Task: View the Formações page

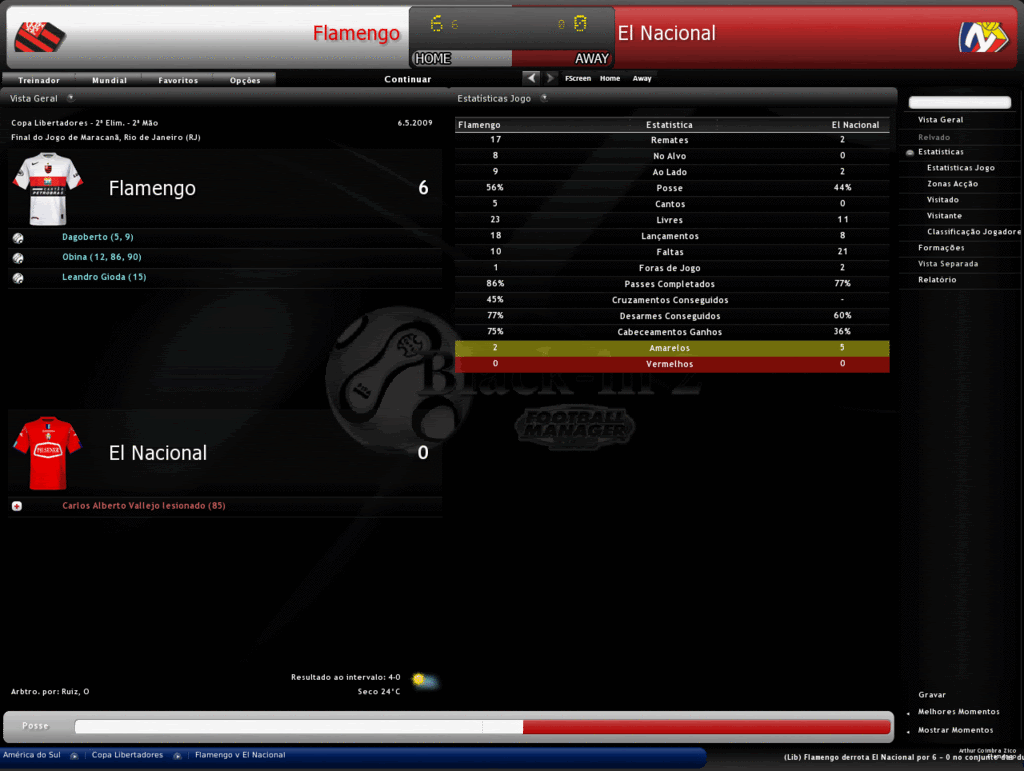Action: [941, 248]
